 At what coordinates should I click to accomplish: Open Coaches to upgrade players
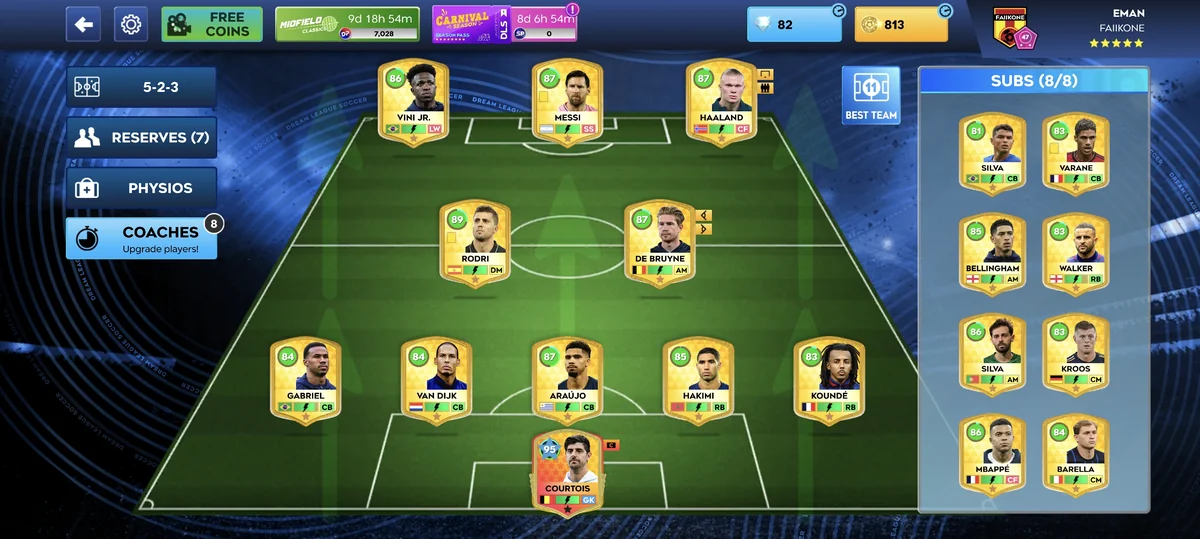[141, 239]
